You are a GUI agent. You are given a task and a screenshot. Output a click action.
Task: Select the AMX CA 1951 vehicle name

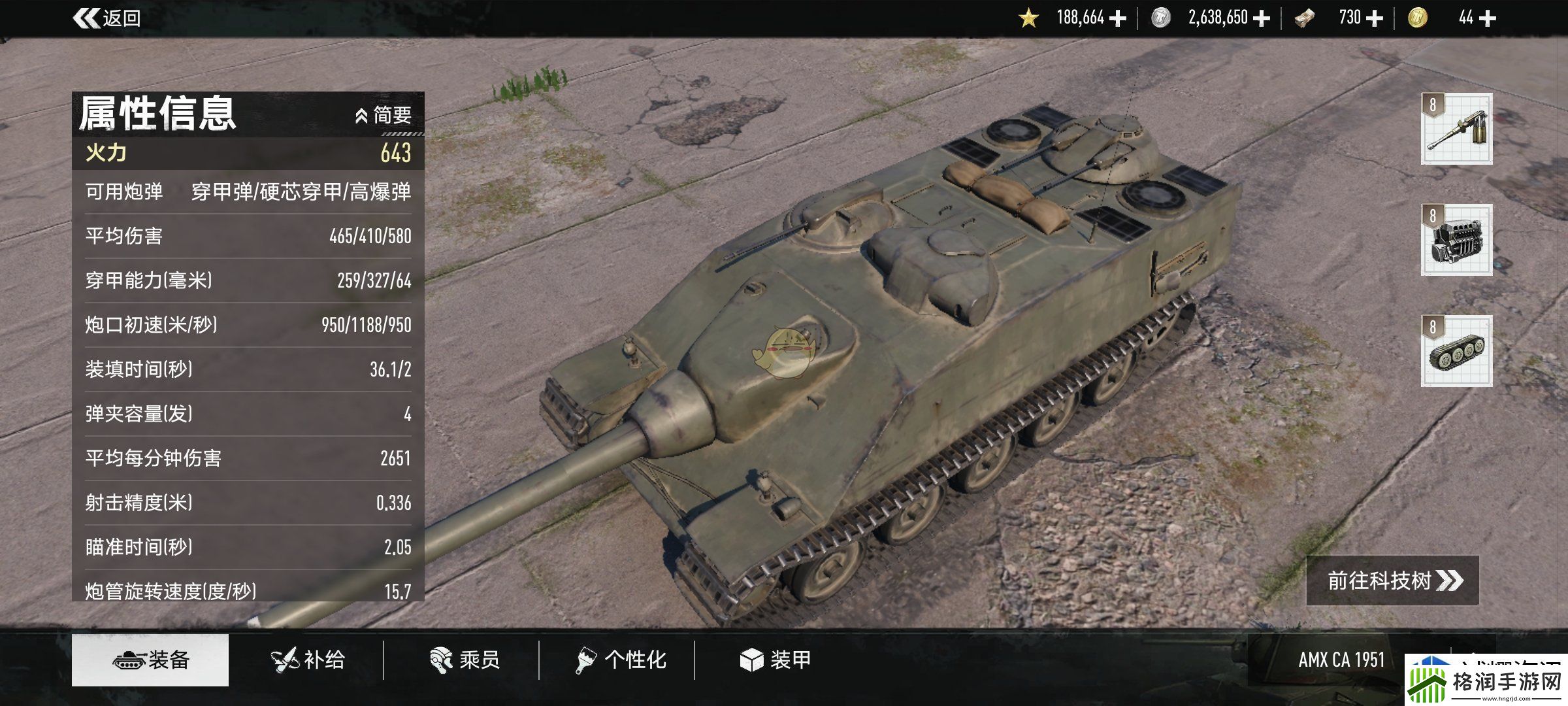(x=1341, y=660)
